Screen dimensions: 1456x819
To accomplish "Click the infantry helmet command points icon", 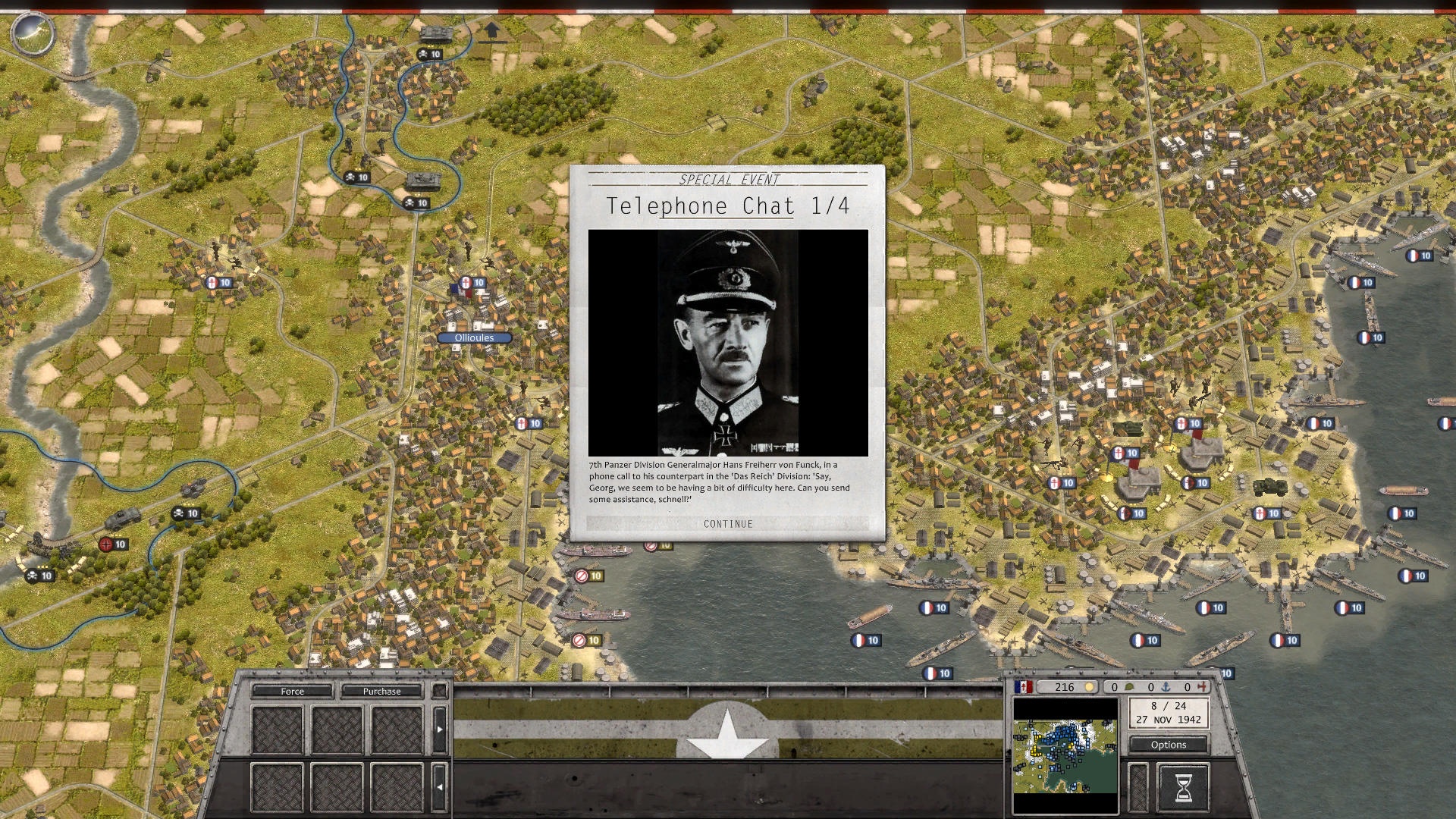I will 1130,687.
